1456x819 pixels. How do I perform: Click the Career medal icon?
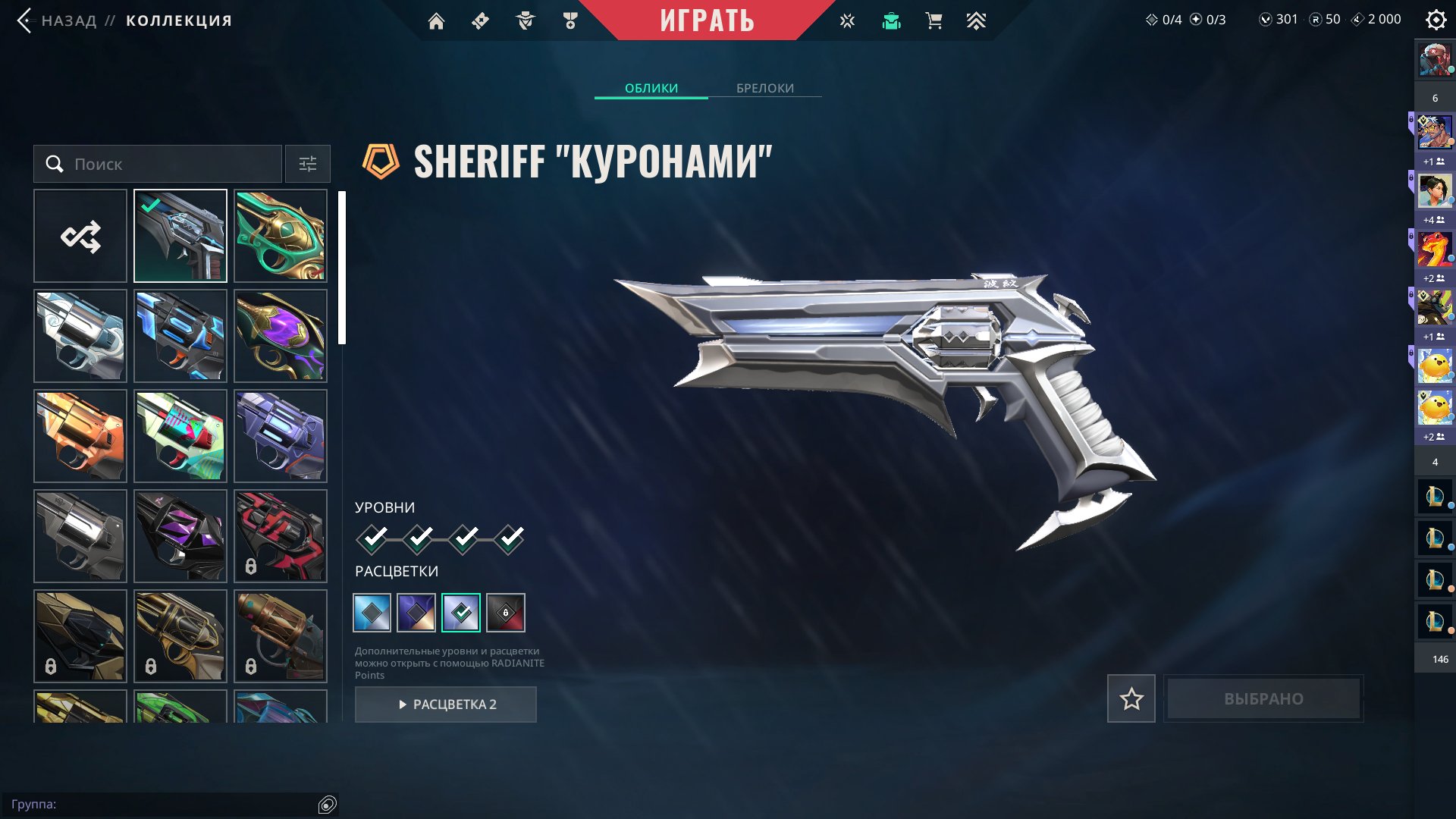click(x=571, y=20)
